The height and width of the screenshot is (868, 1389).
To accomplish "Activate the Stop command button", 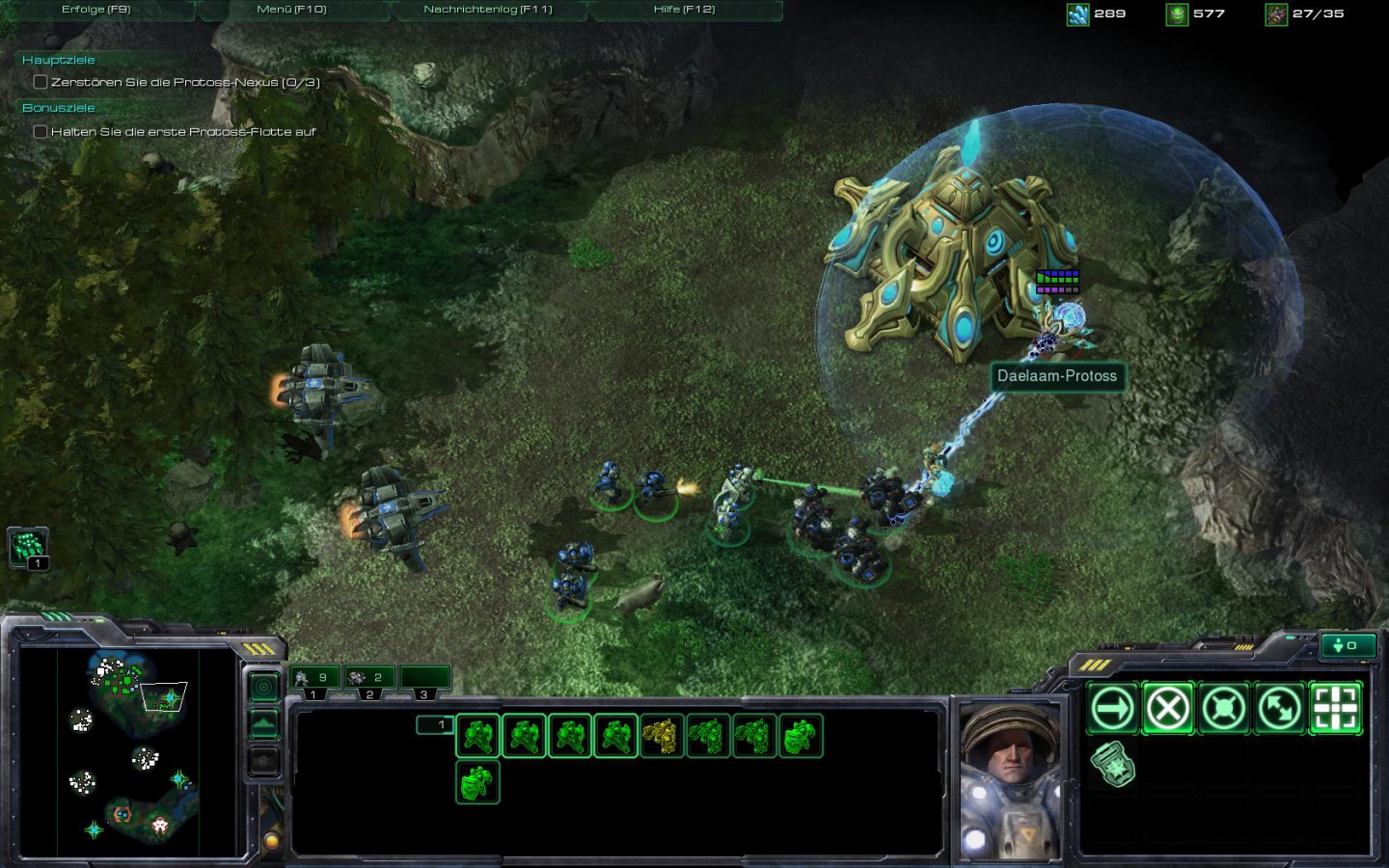I will tap(1167, 709).
